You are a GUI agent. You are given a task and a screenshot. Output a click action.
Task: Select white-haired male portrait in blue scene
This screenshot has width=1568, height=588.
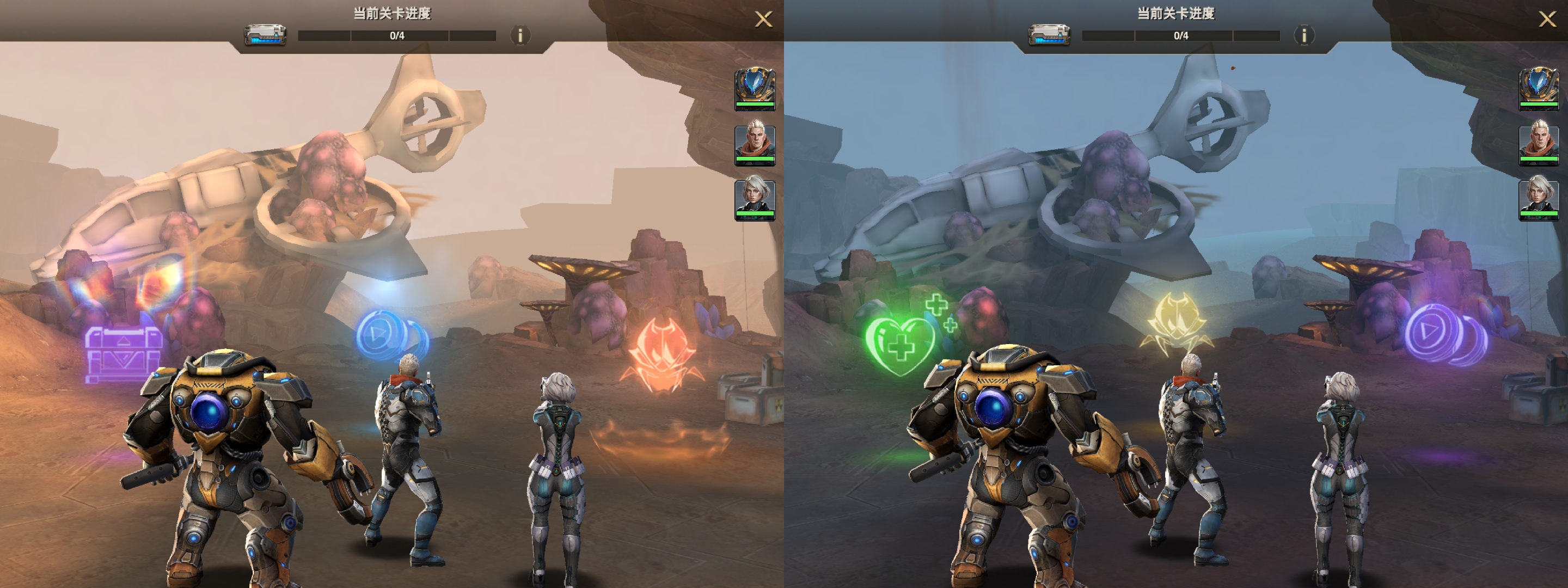tap(1539, 144)
